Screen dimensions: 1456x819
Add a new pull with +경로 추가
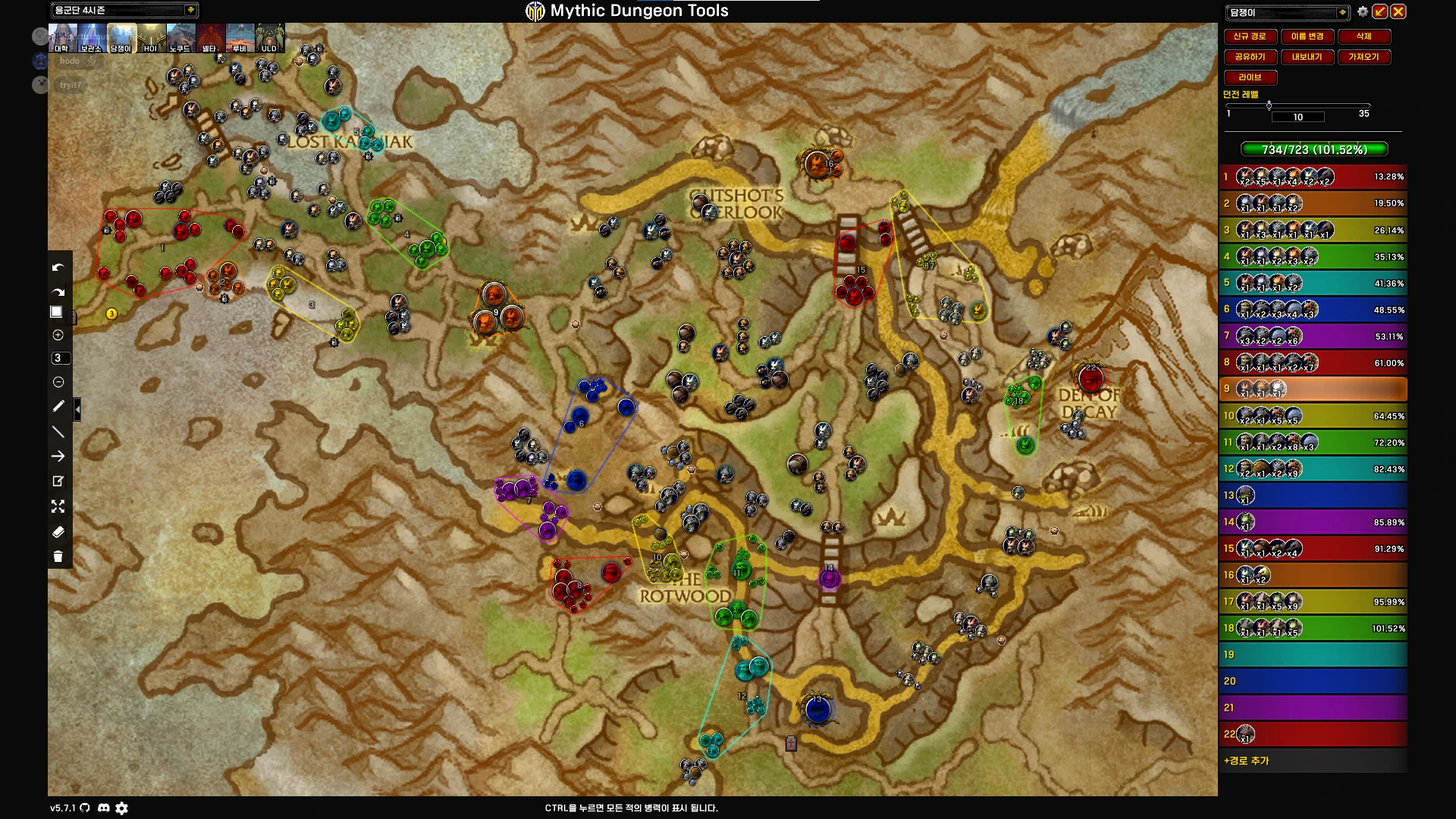pos(1246,761)
